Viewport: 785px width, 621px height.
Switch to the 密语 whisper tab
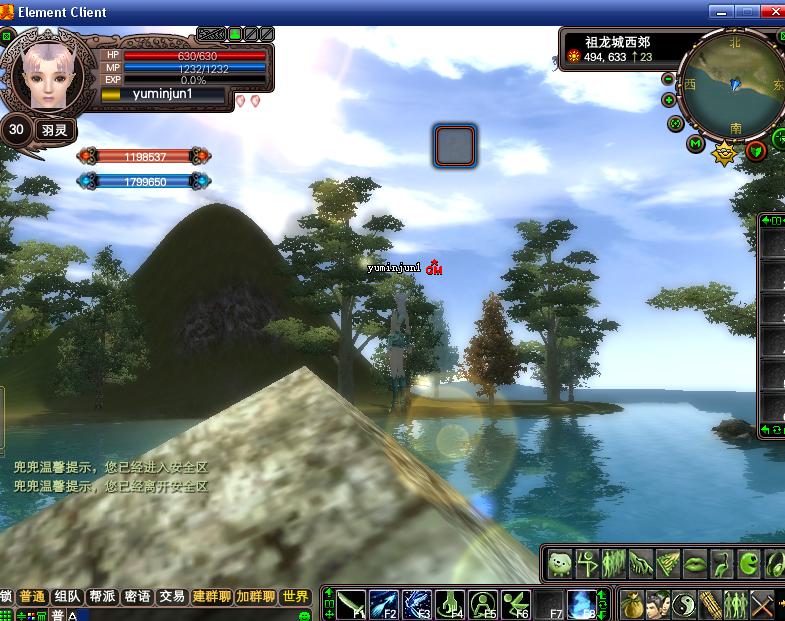(137, 597)
